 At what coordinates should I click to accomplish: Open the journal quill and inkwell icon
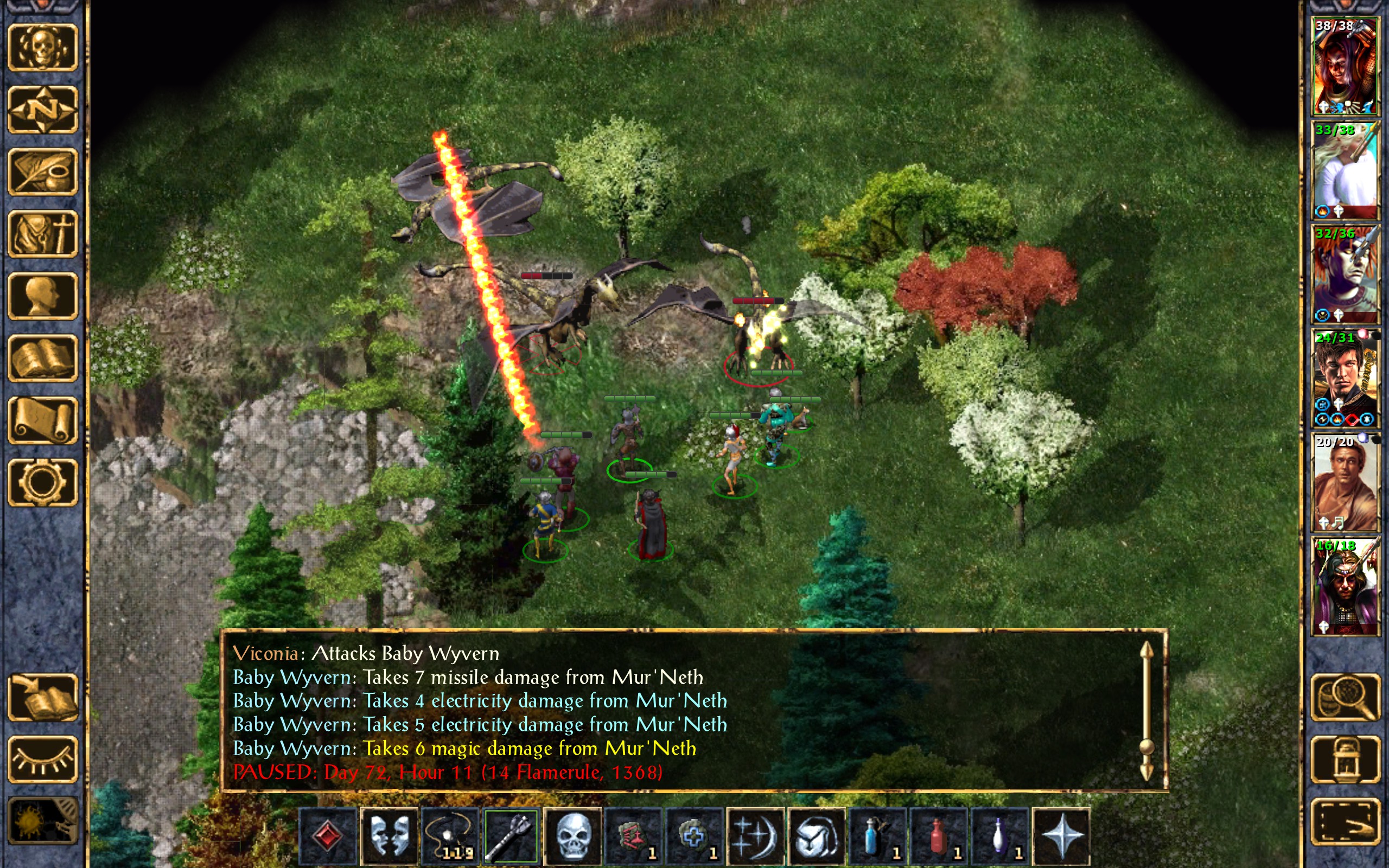(42, 171)
